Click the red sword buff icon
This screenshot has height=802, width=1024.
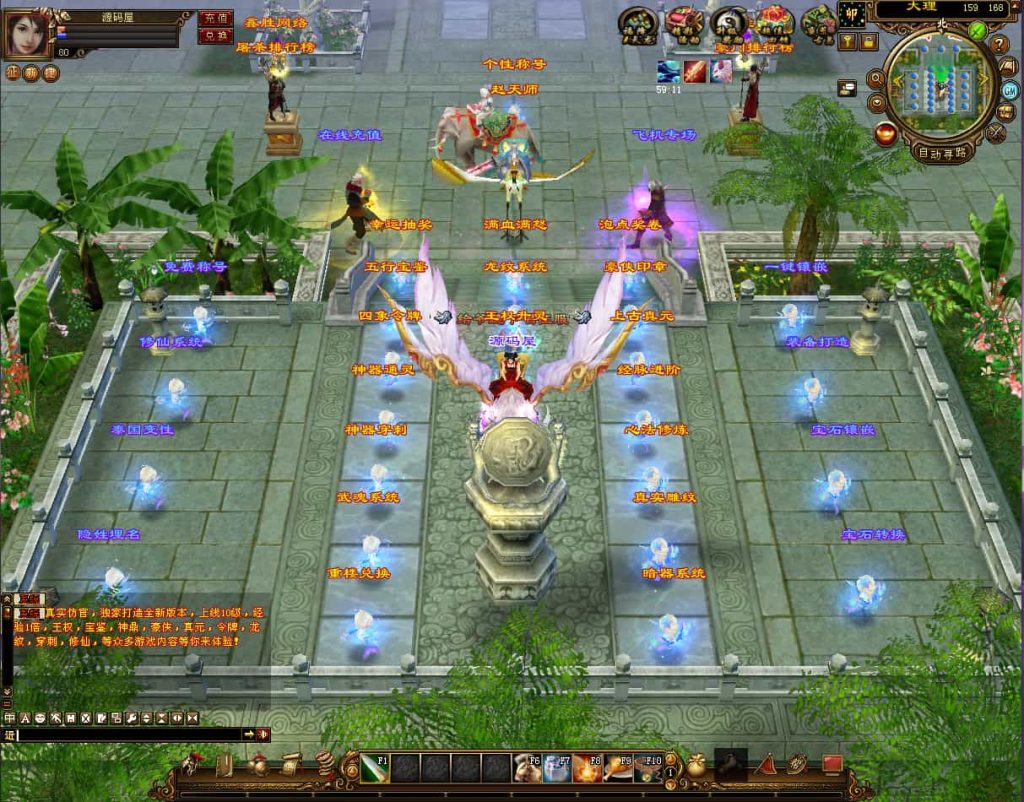tap(694, 71)
